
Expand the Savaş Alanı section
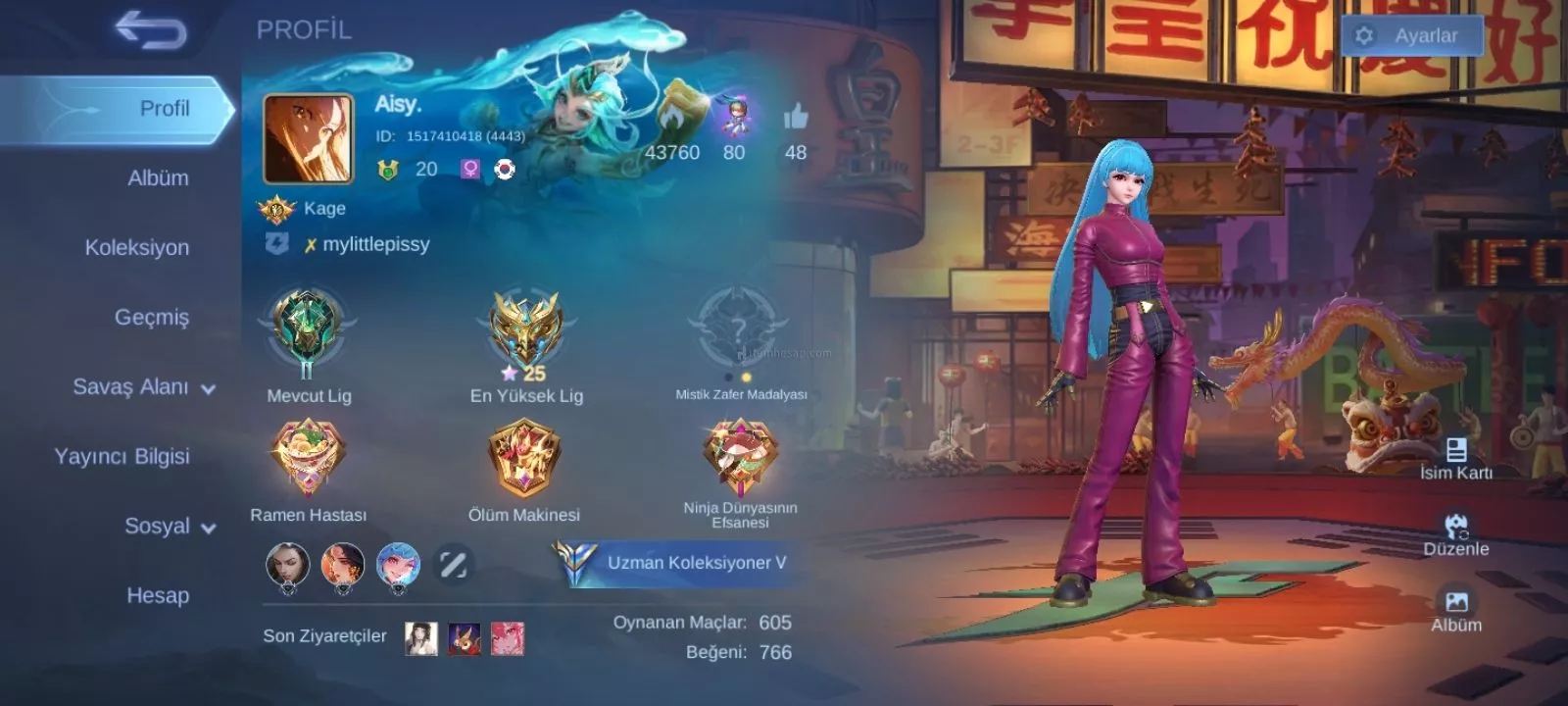click(143, 387)
